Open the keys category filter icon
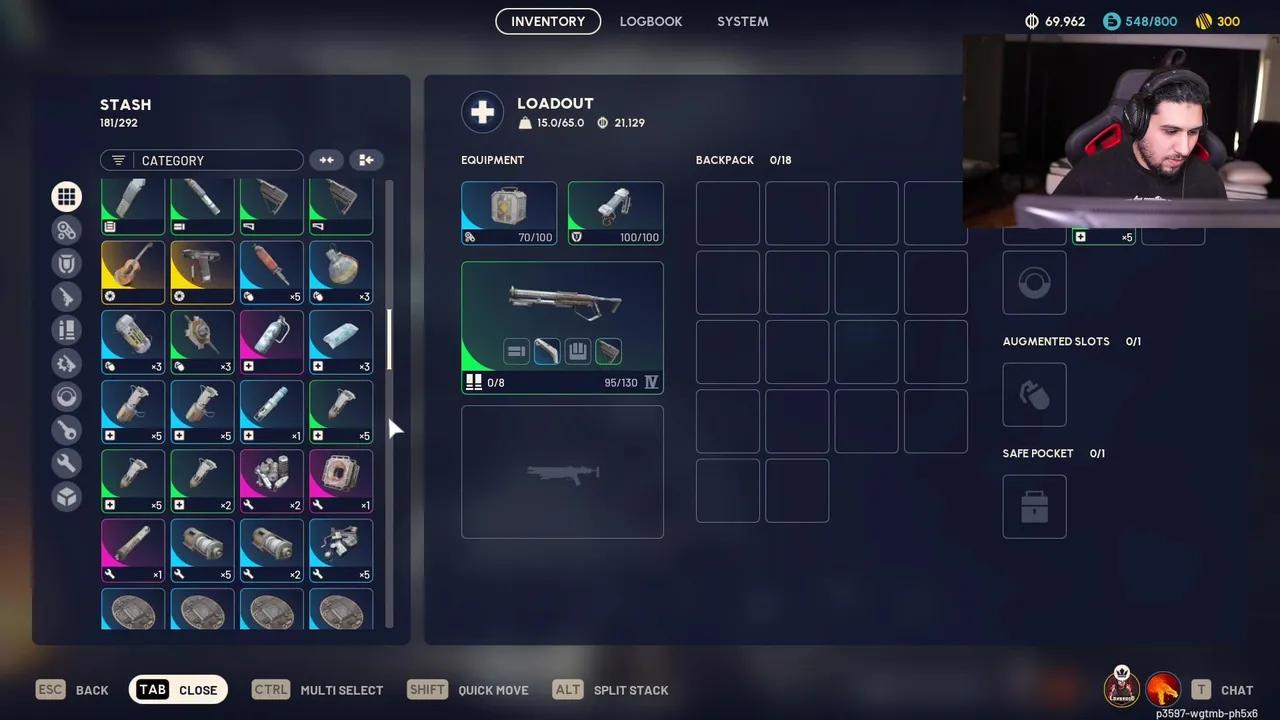This screenshot has width=1280, height=720. pyautogui.click(x=66, y=430)
